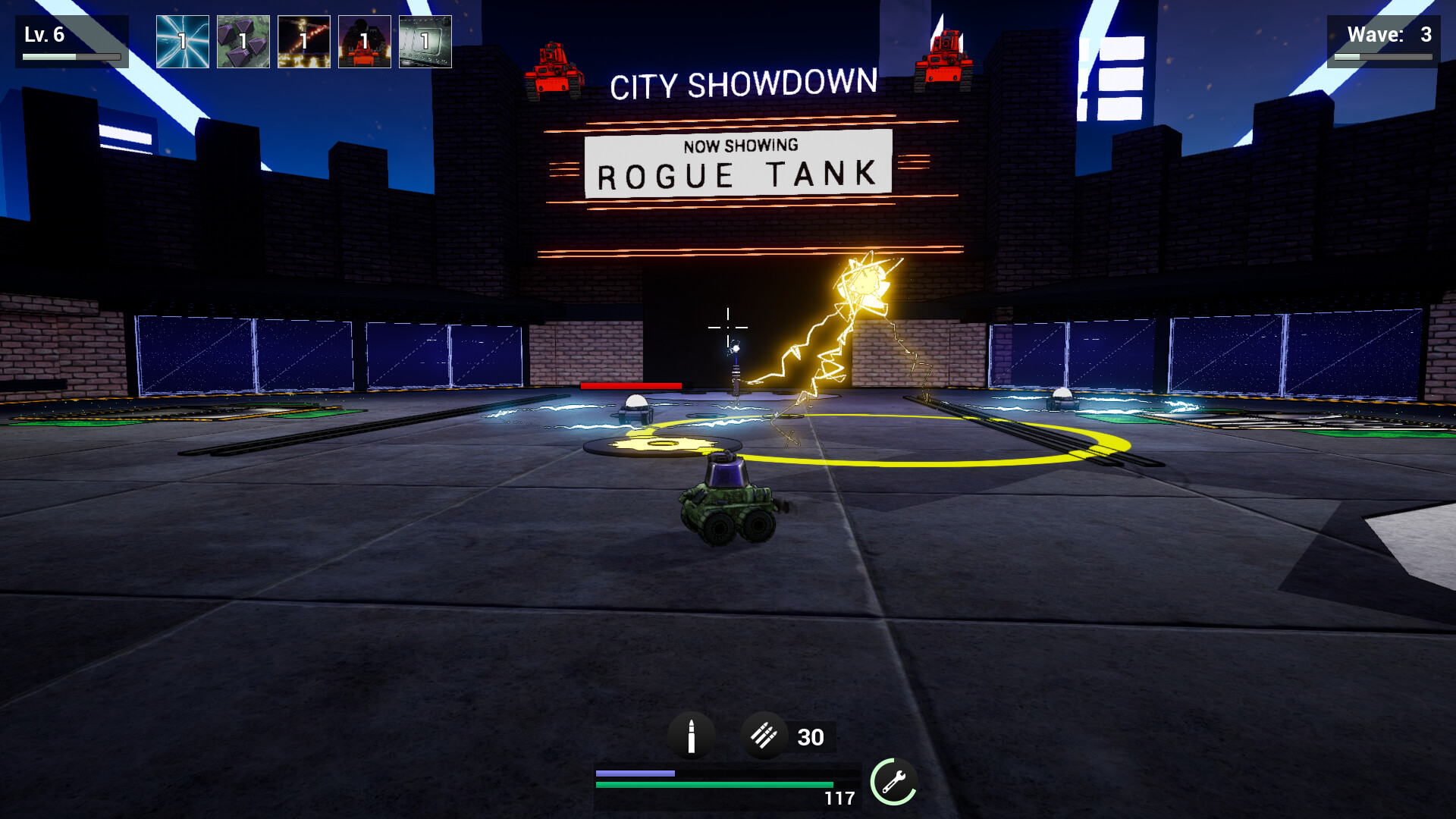Toggle the tracer fire ability slot
The height and width of the screenshot is (819, 1456).
pos(303,42)
